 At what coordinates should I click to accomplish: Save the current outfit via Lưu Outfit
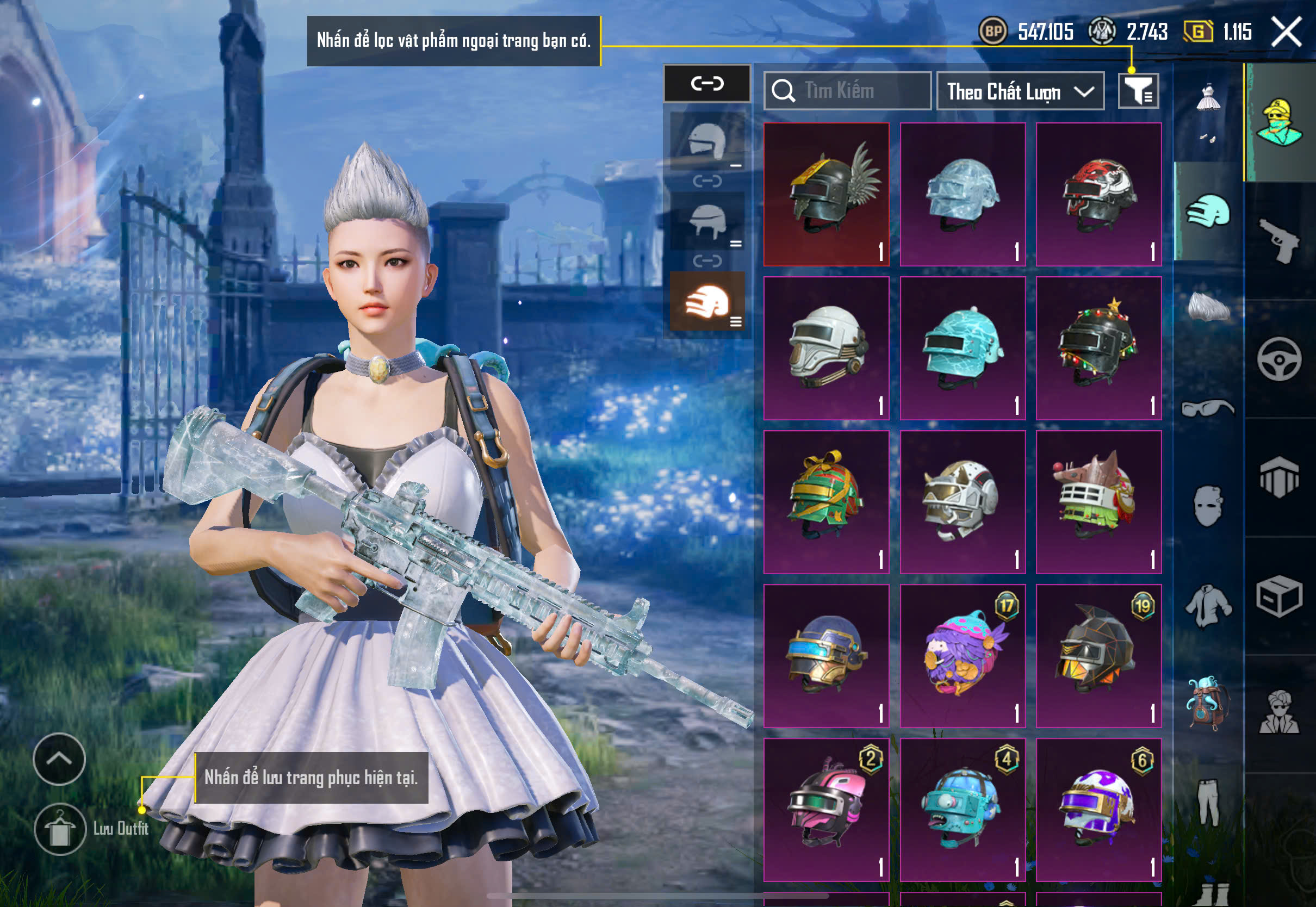60,829
